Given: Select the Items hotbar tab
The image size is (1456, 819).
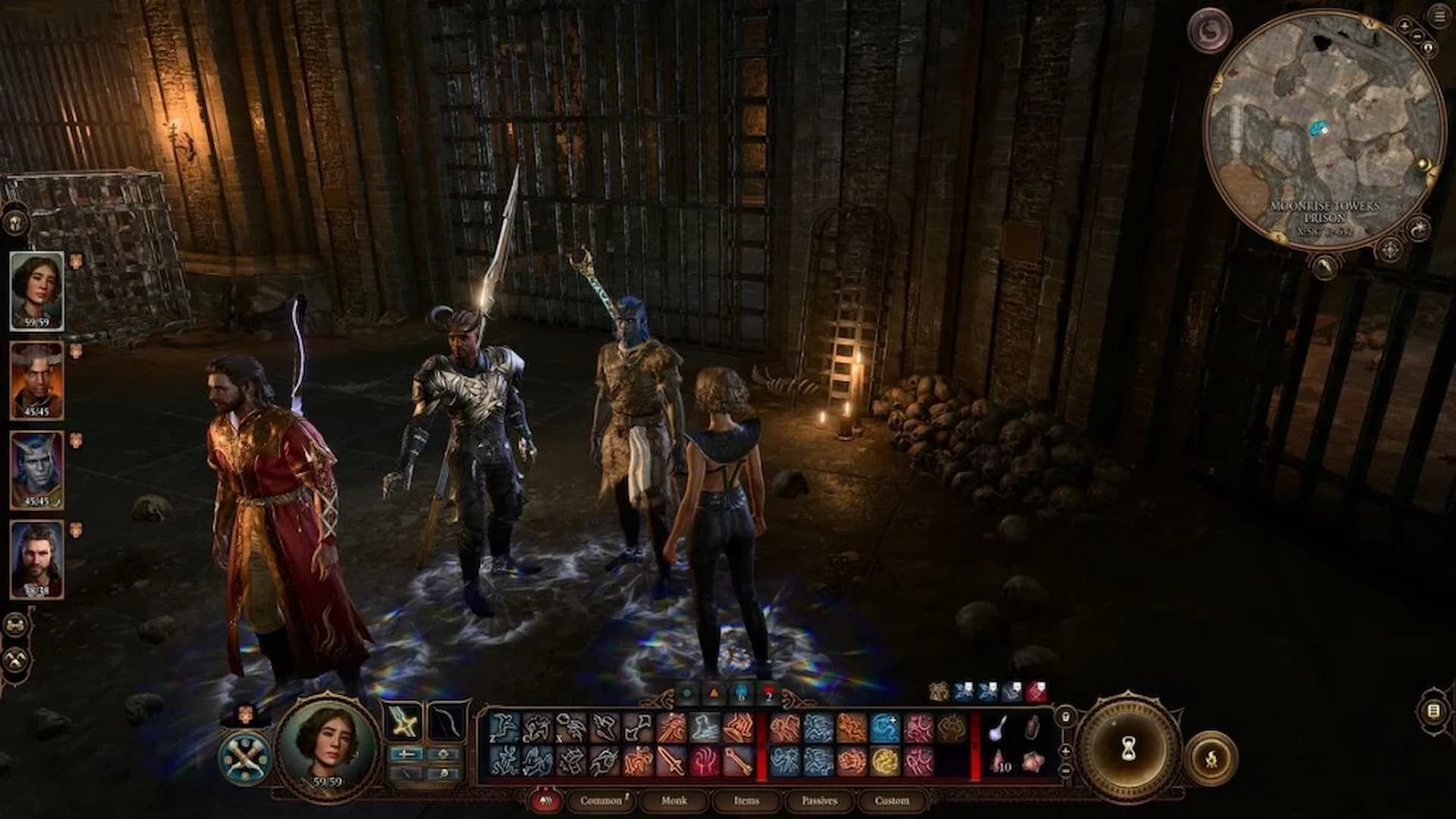Looking at the screenshot, I should [746, 800].
